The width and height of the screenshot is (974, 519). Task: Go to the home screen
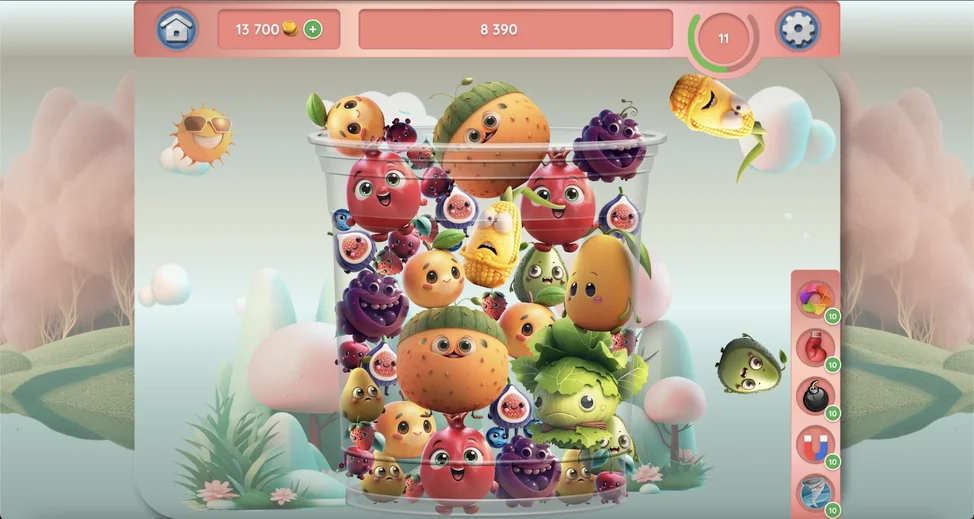176,29
